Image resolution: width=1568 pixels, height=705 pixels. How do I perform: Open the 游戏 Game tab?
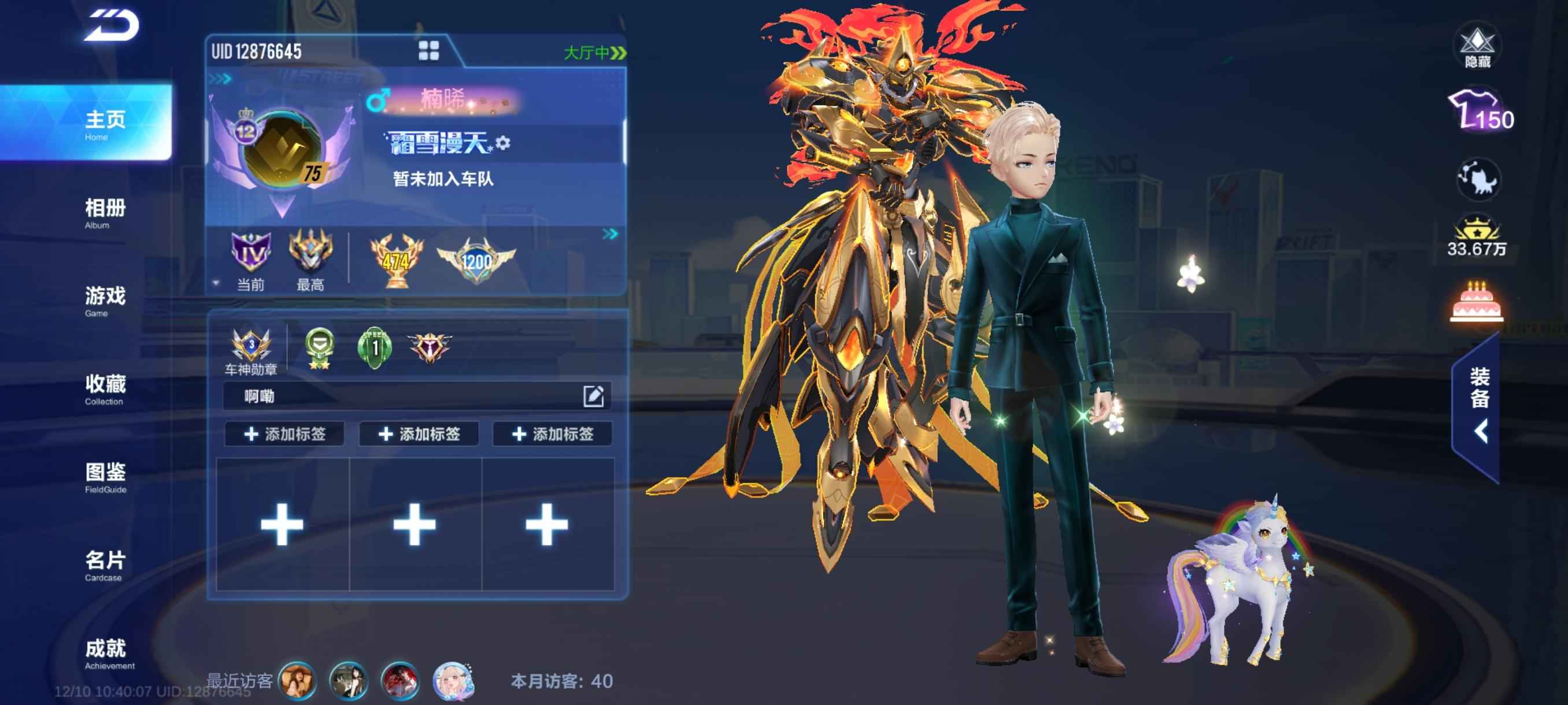[x=105, y=300]
